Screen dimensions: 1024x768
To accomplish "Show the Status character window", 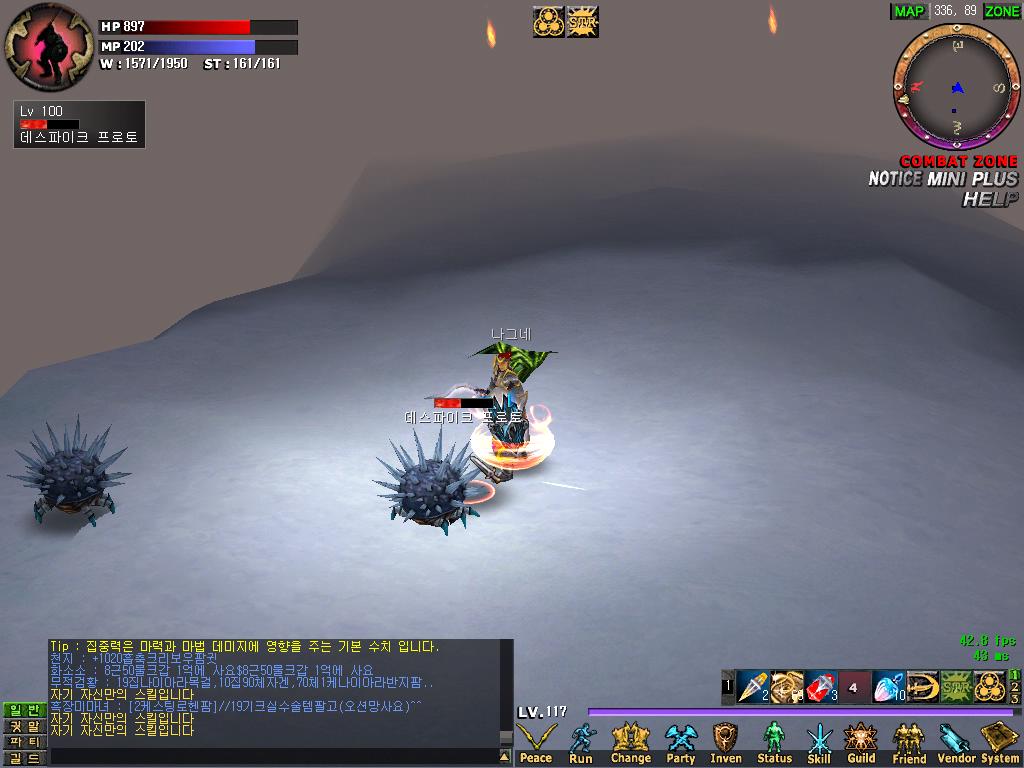I will pyautogui.click(x=774, y=743).
